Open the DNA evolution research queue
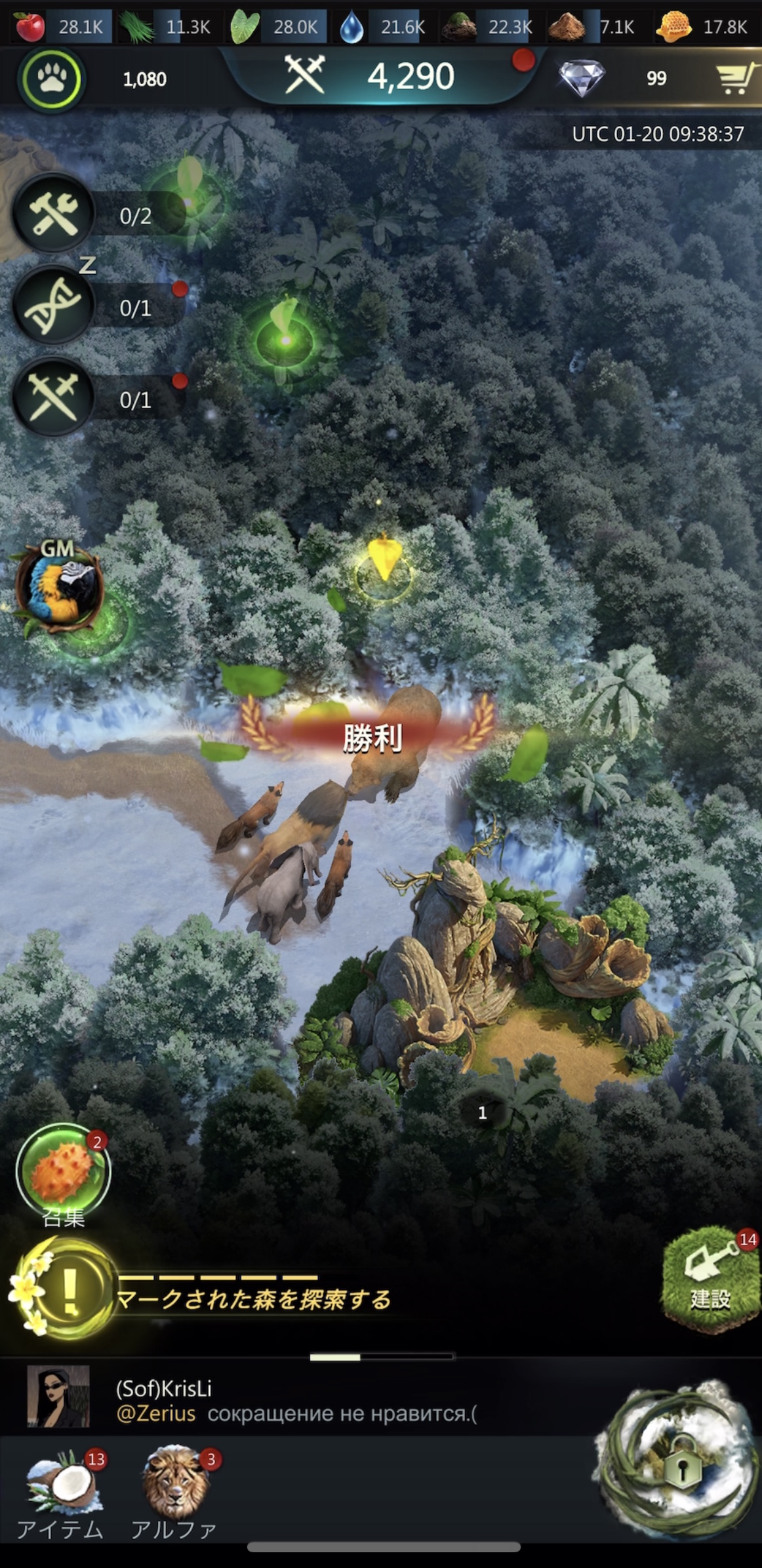 (54, 306)
